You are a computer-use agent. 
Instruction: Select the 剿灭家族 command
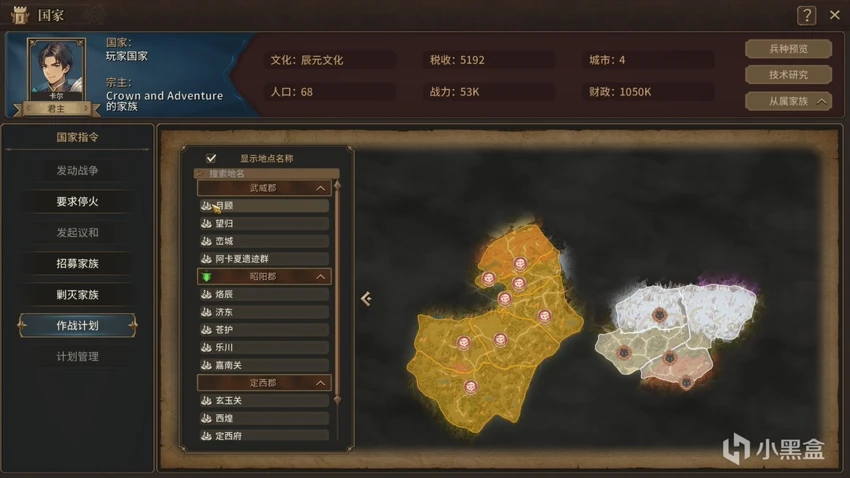point(77,295)
